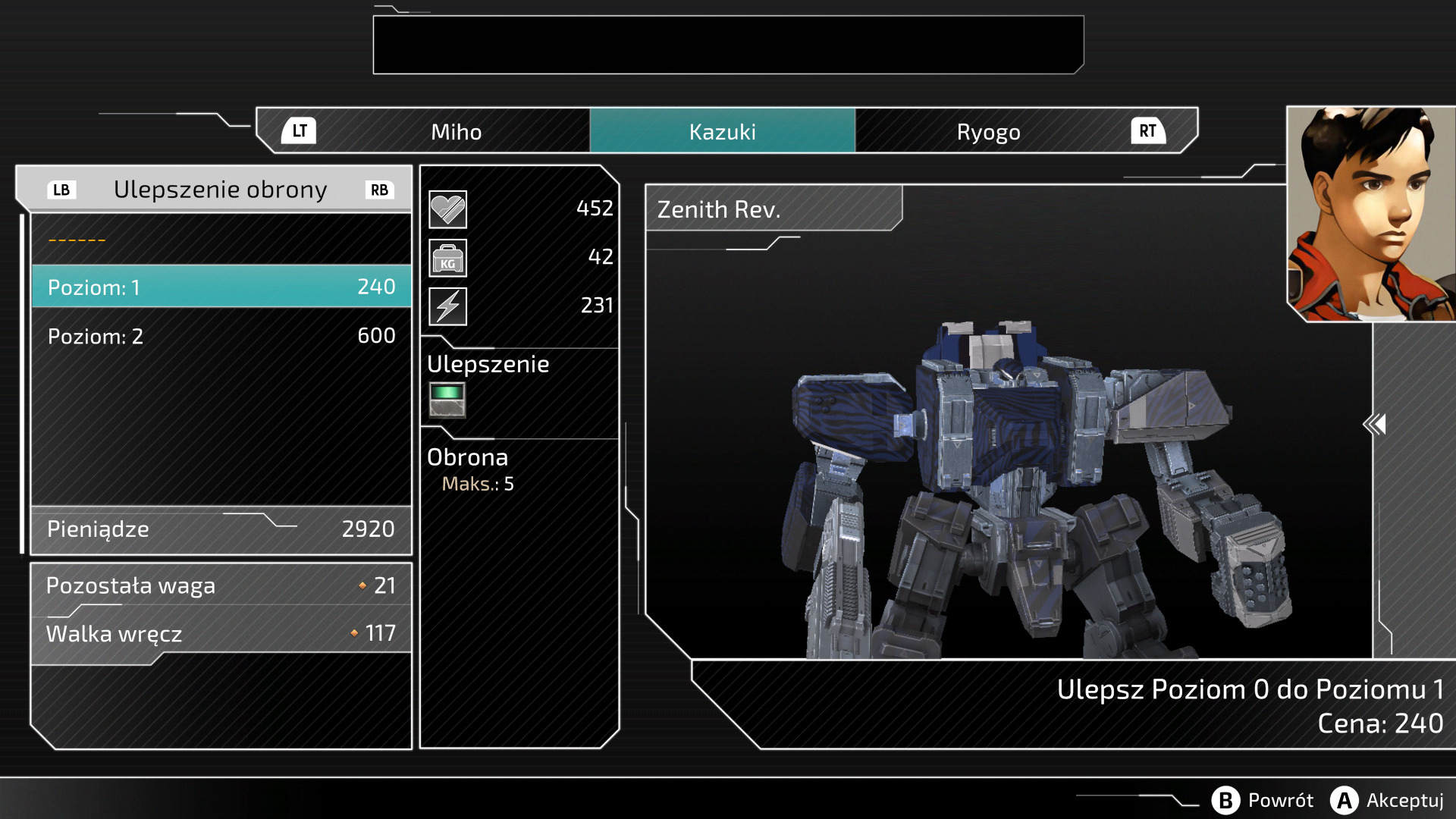Click Kazuki's pilot portrait

pyautogui.click(x=1370, y=214)
